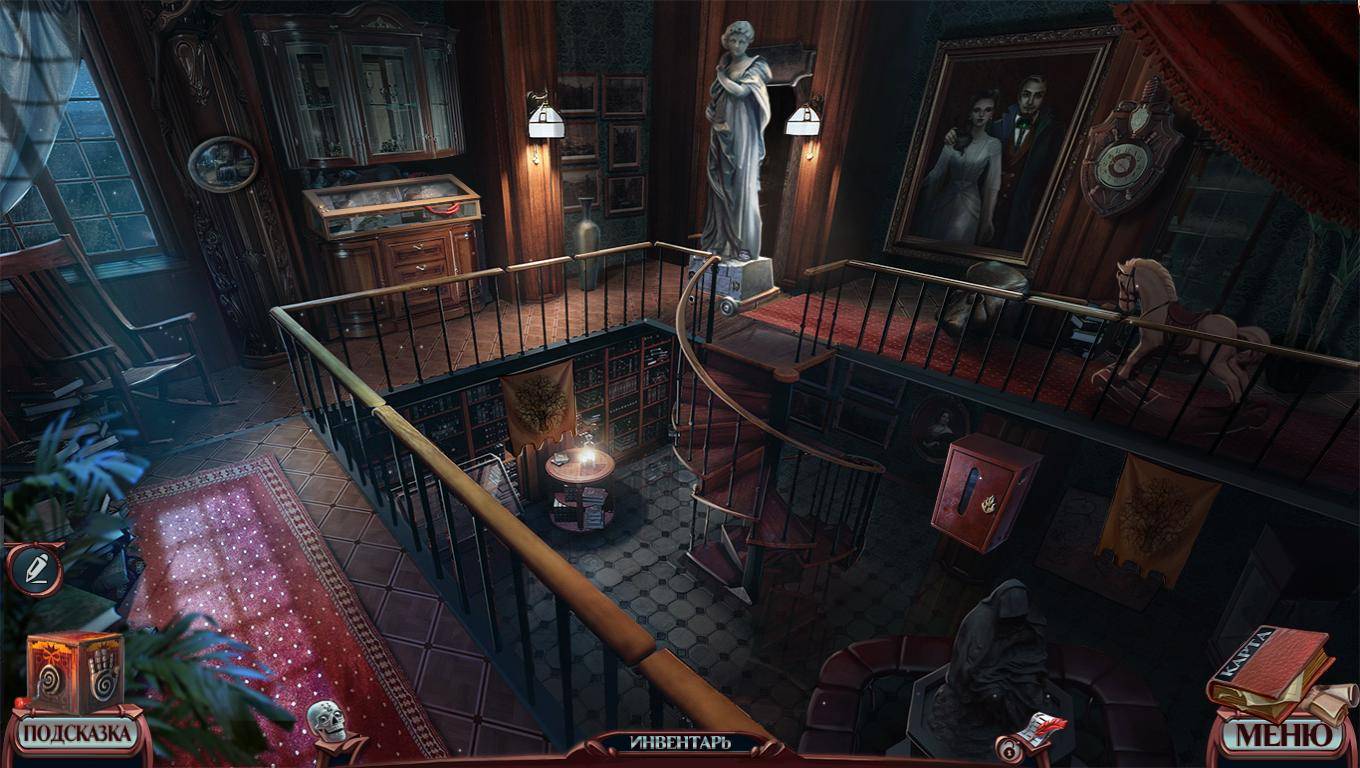Screen dimensions: 1360x768
Task: Ask for a hint with Подсказка button
Action: [77, 734]
